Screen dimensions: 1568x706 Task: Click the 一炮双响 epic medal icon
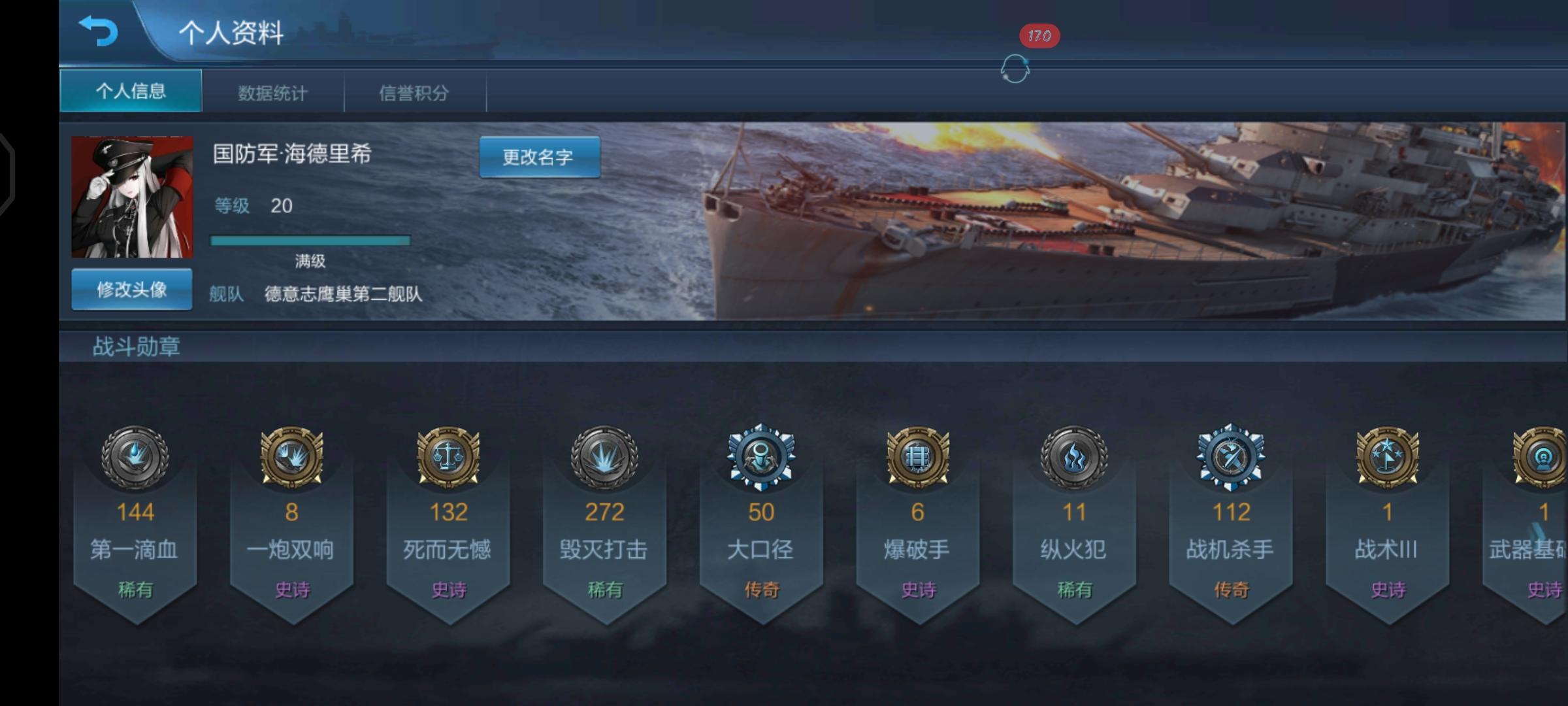pos(291,458)
